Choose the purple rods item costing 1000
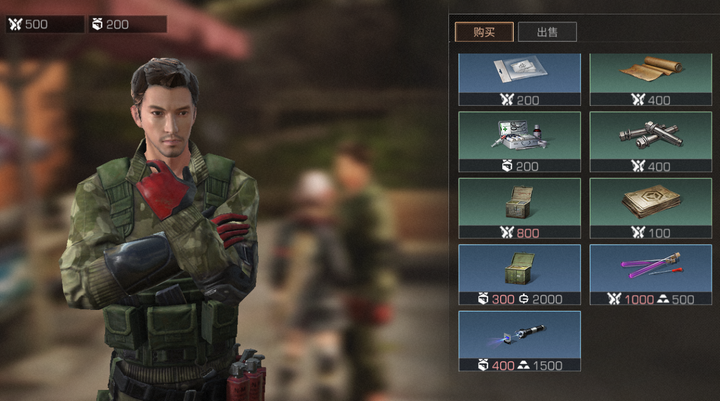Screen dimensions: 720x401 pyautogui.click(x=650, y=273)
